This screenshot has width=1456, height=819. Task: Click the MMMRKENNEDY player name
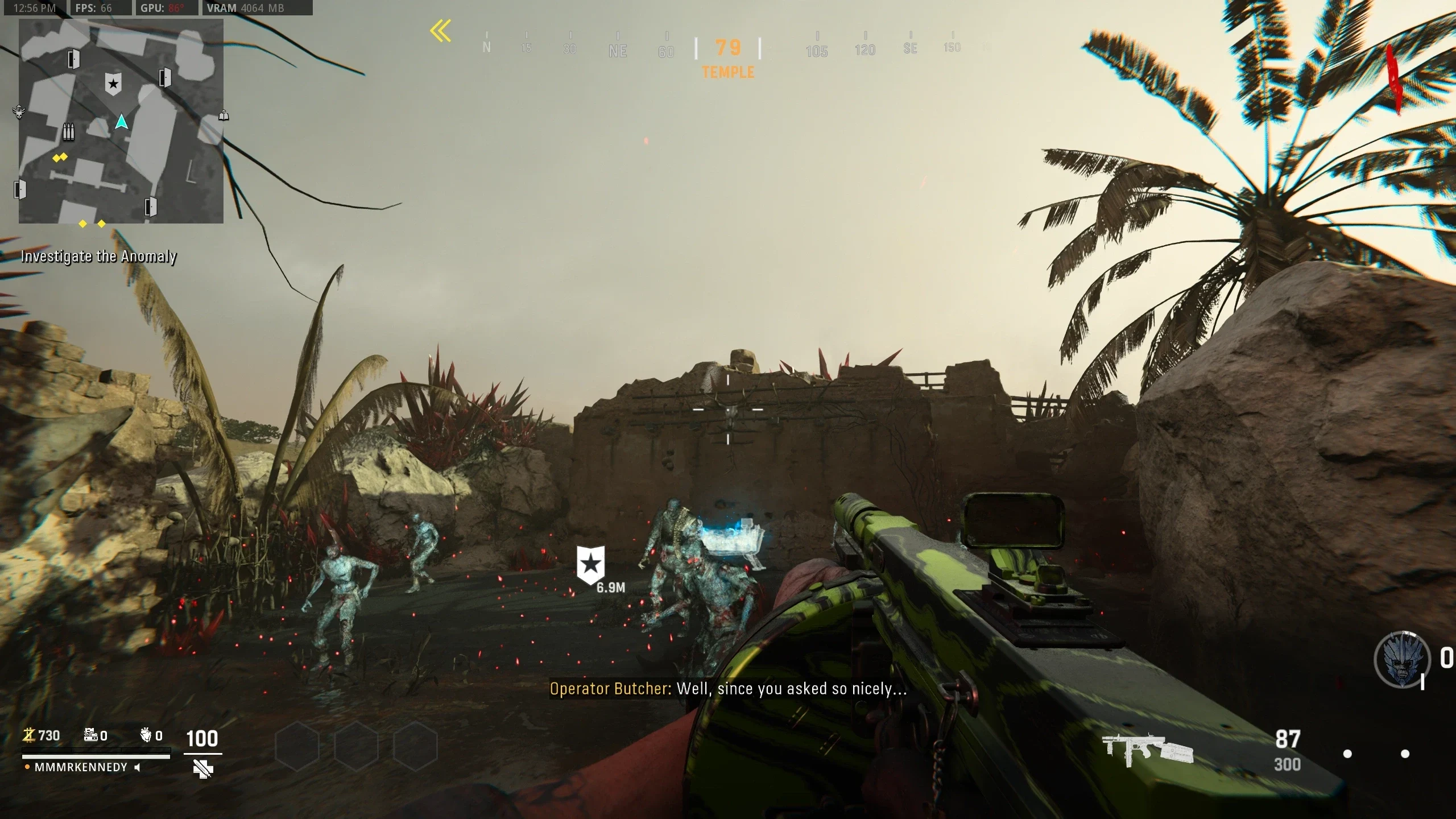pyautogui.click(x=81, y=767)
